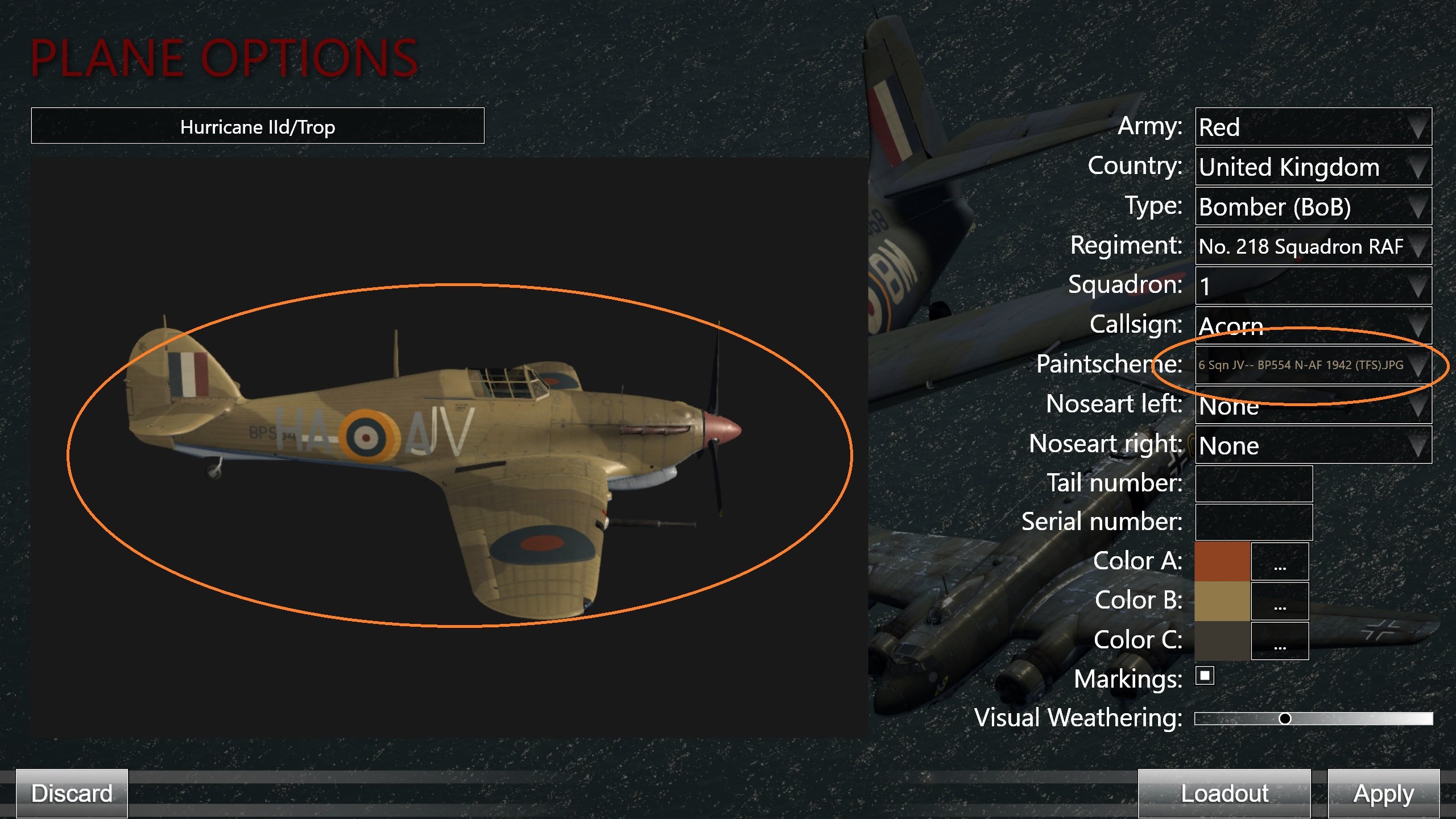Screen dimensions: 1456x819
Task: Click into the Serial number field
Action: coord(1254,522)
